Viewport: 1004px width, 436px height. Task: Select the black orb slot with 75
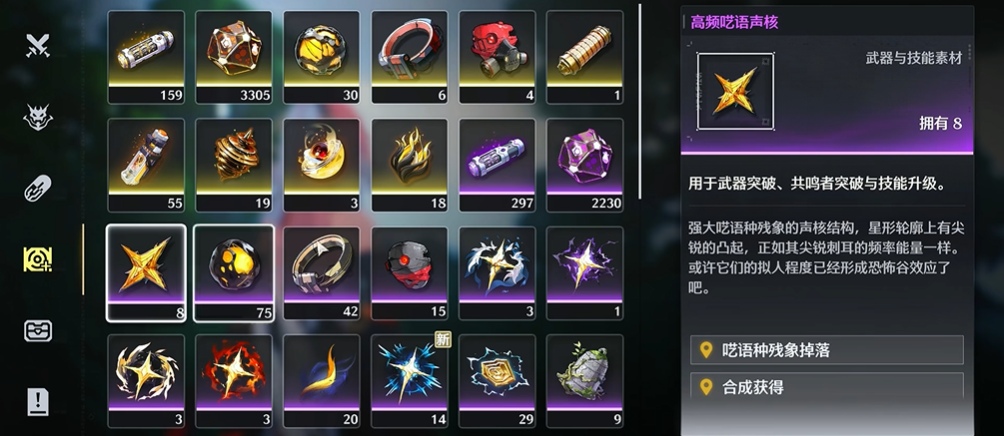click(x=234, y=272)
